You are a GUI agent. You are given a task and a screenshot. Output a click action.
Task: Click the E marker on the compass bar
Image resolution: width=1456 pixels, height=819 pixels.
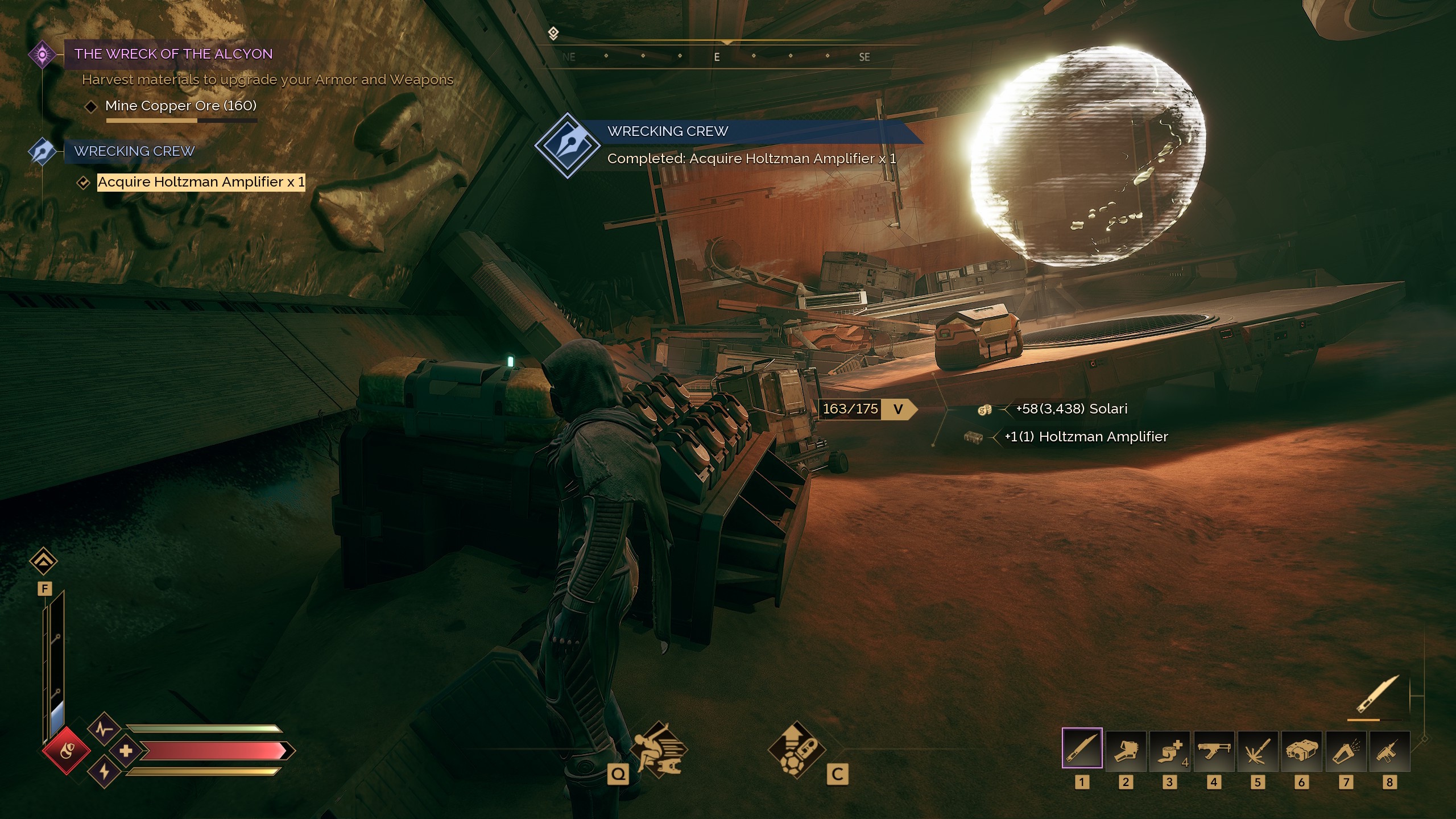pyautogui.click(x=716, y=56)
